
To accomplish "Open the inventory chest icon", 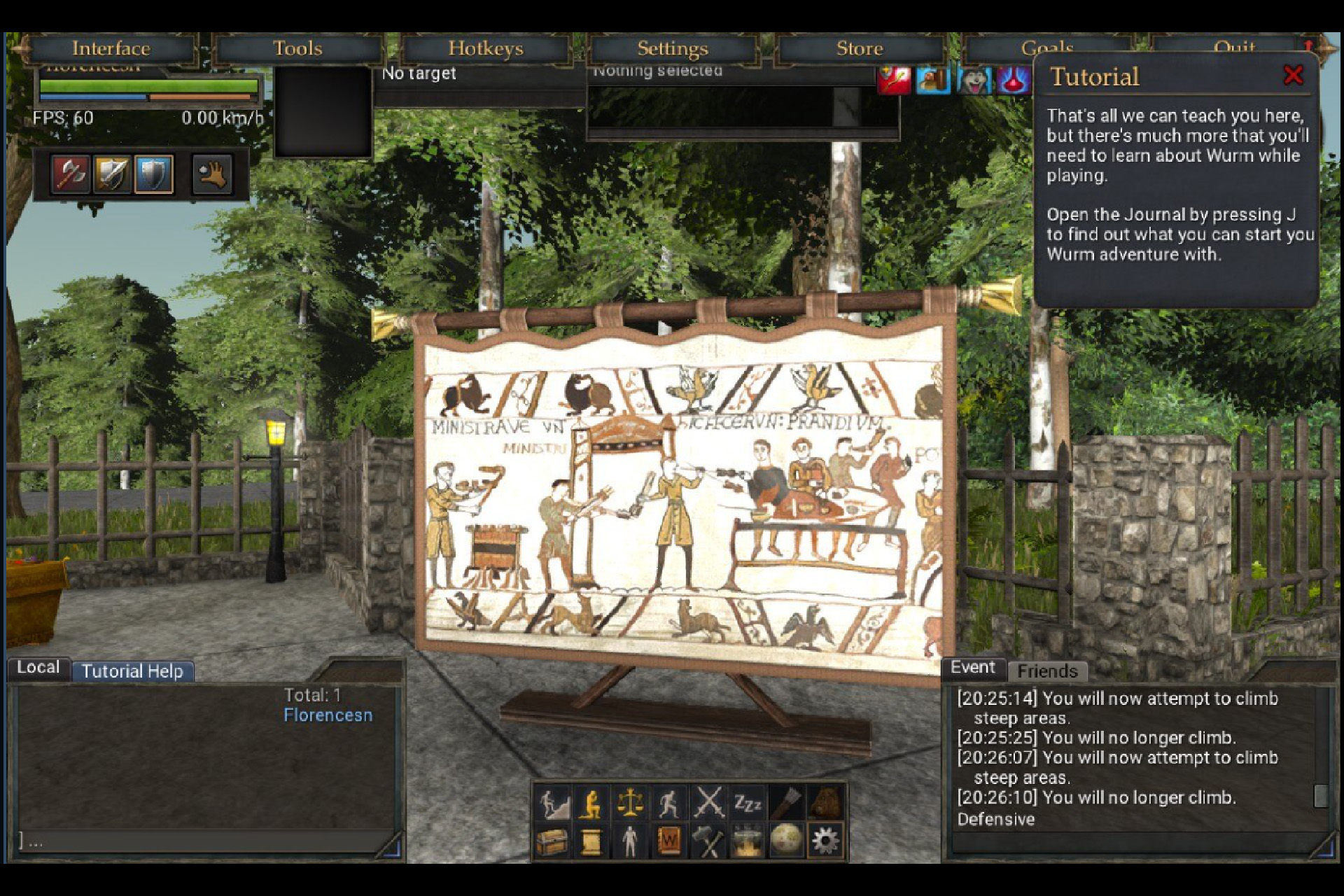I will 553,841.
